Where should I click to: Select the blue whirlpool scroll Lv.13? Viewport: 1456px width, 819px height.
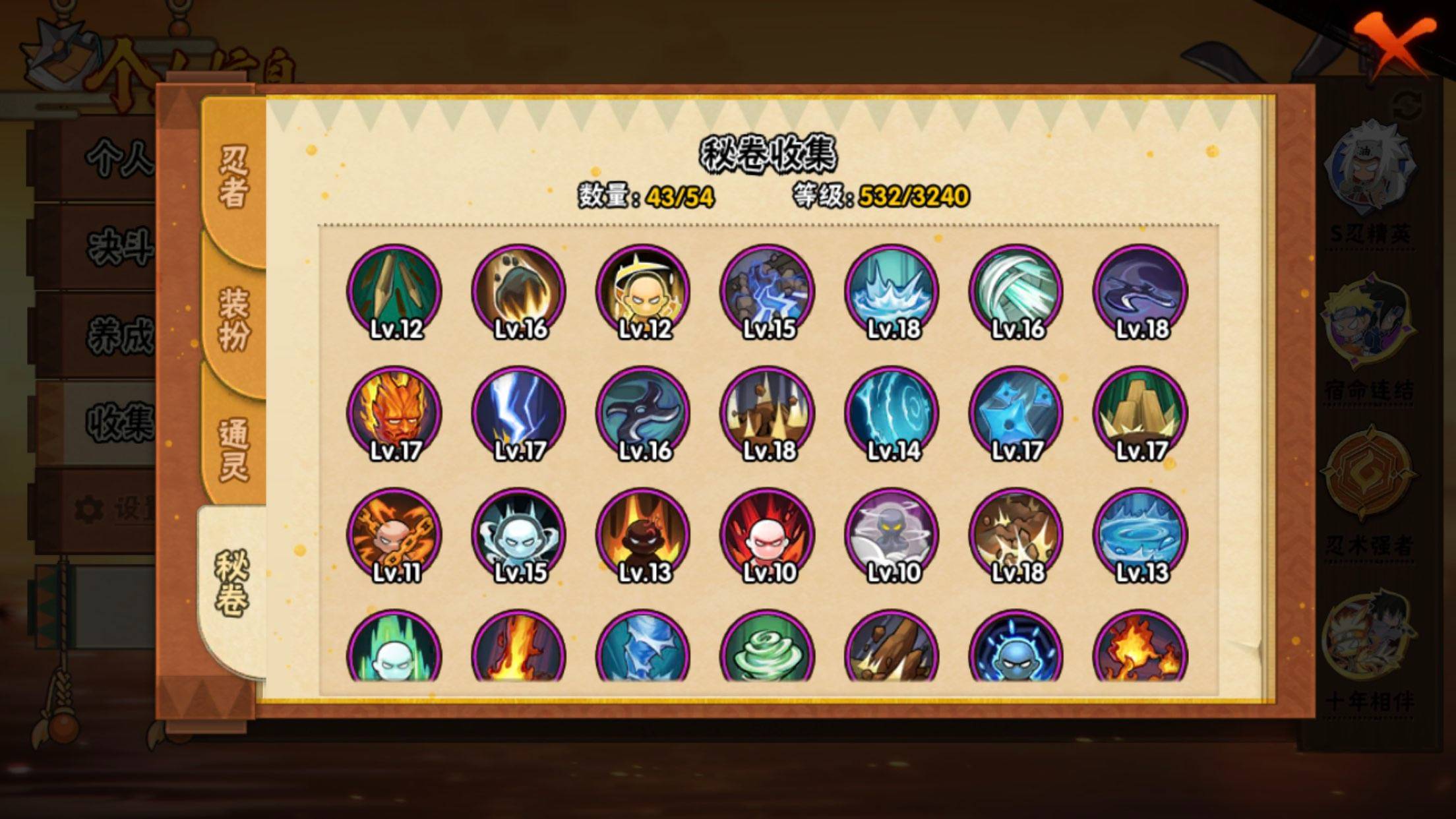click(x=1141, y=535)
